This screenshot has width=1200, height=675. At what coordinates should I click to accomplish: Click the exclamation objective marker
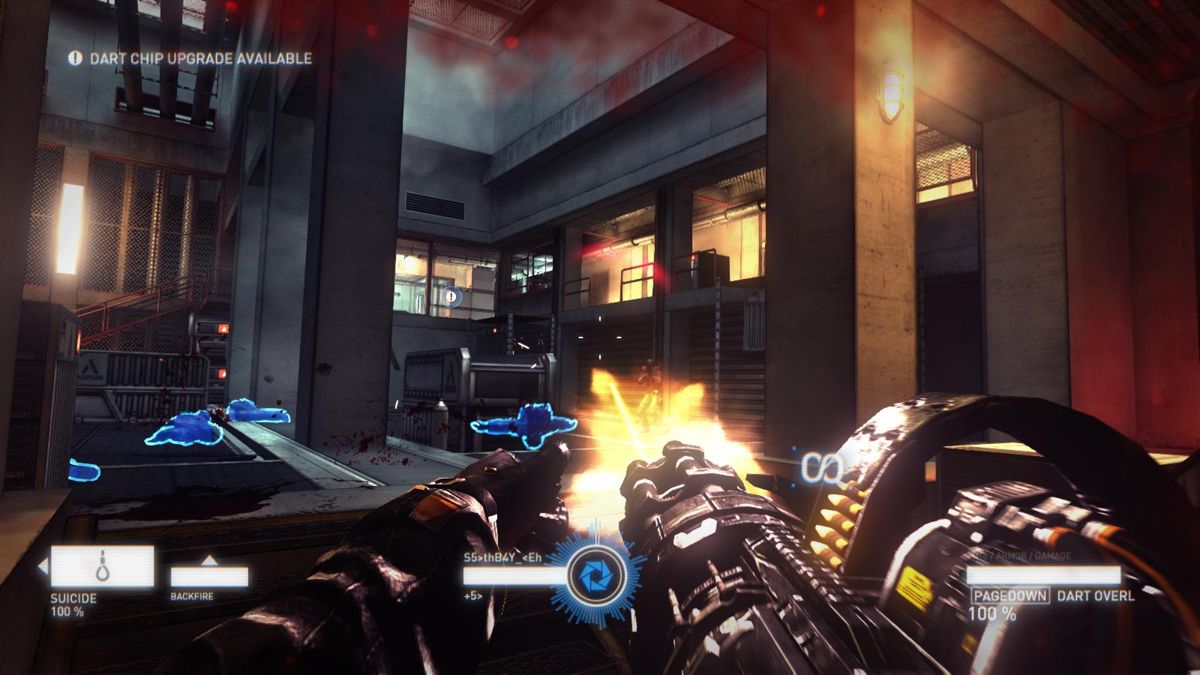453,296
